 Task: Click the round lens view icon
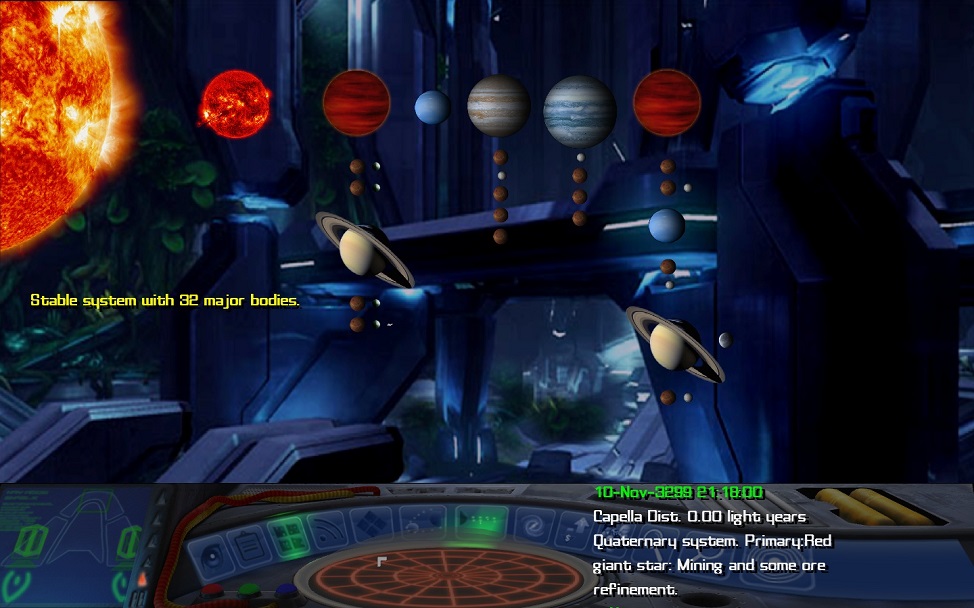[213, 556]
